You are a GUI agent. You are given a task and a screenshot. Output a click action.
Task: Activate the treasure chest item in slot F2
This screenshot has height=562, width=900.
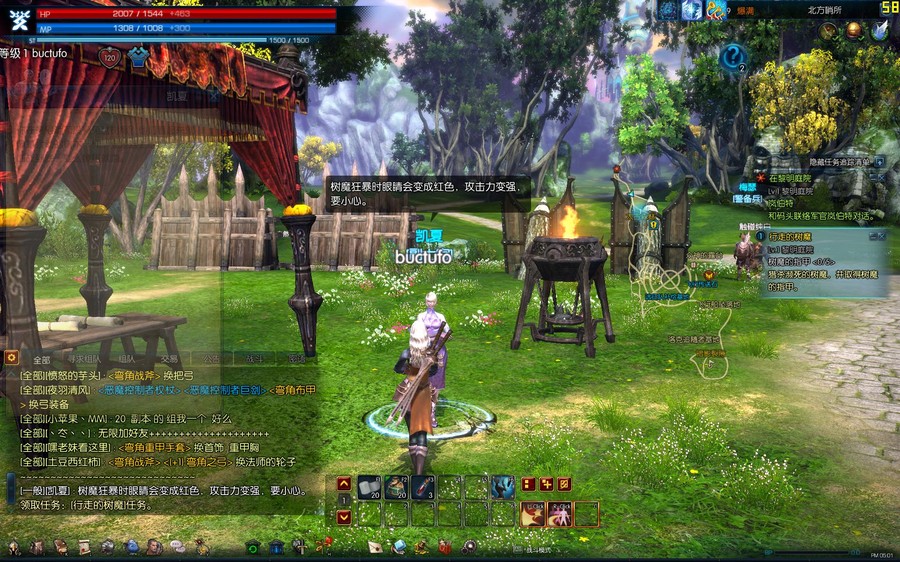tap(397, 487)
